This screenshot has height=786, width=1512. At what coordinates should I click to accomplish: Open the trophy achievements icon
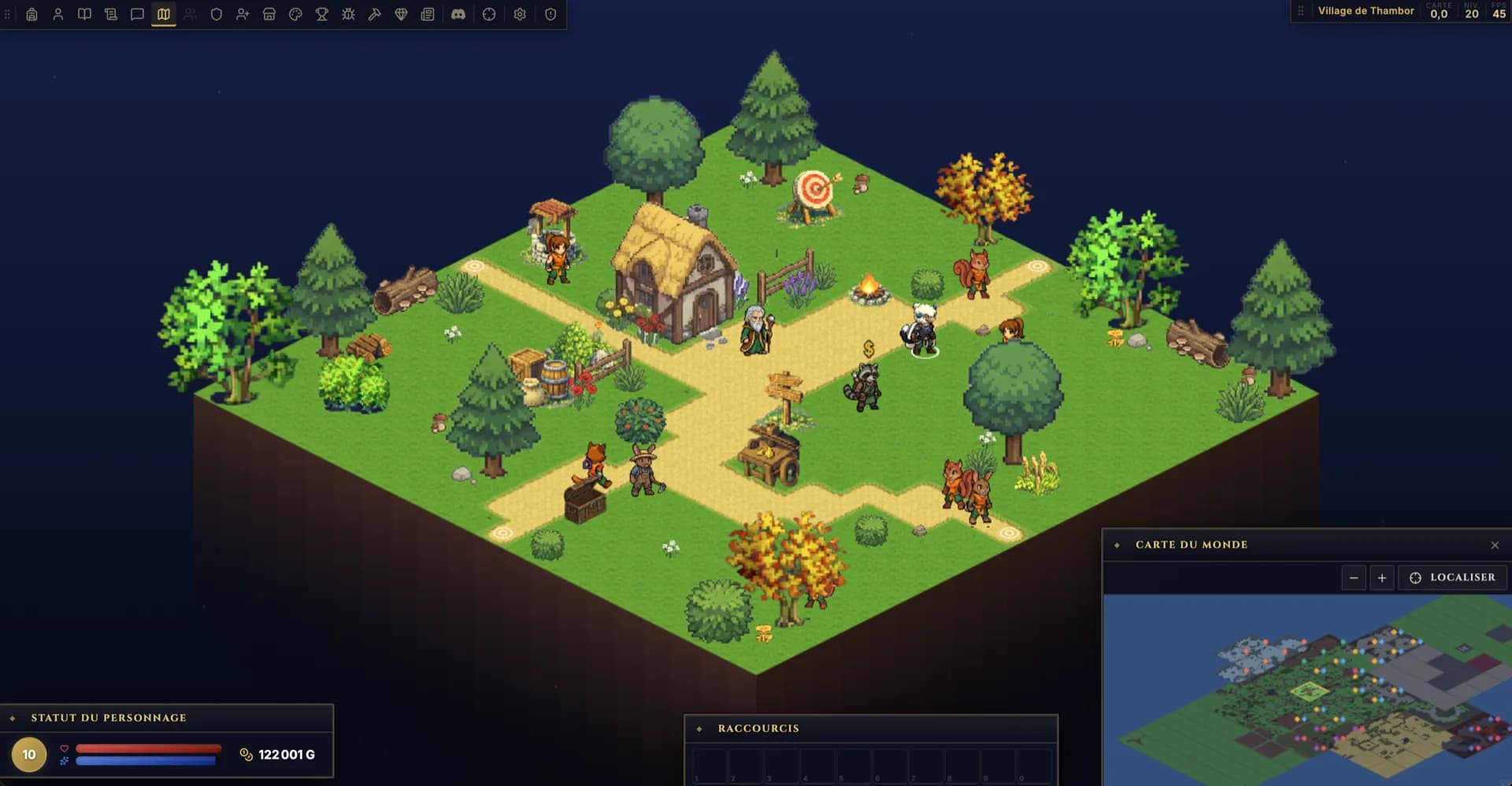[x=322, y=14]
